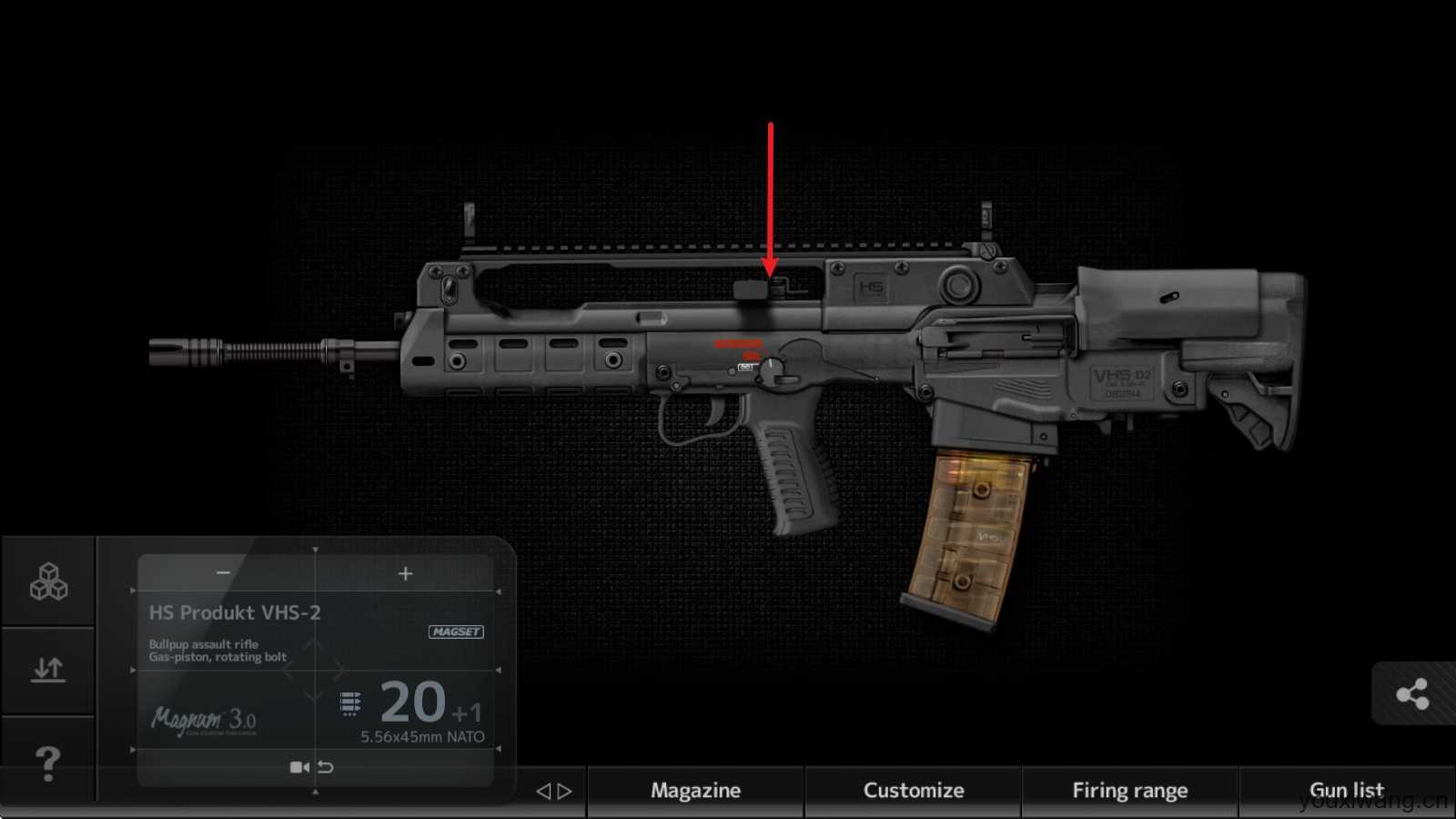Switch to the previous gun with left arrow
This screenshot has width=1456, height=819.
(543, 791)
